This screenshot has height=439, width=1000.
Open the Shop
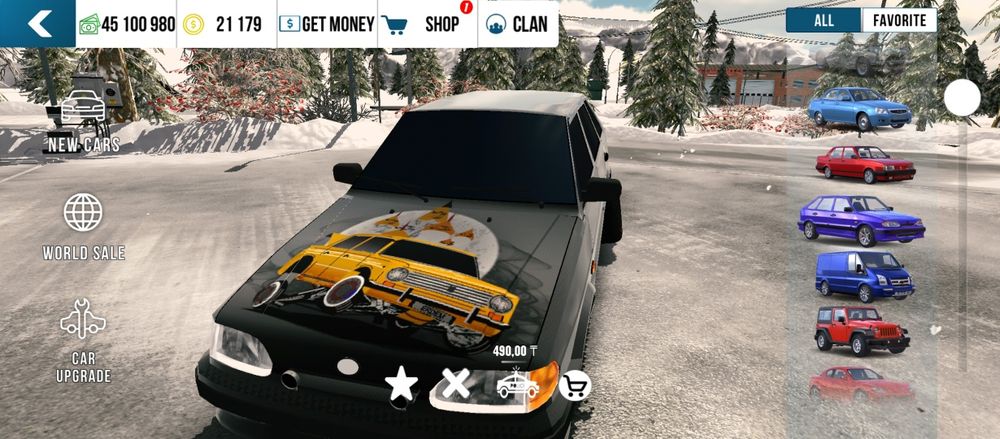427,24
